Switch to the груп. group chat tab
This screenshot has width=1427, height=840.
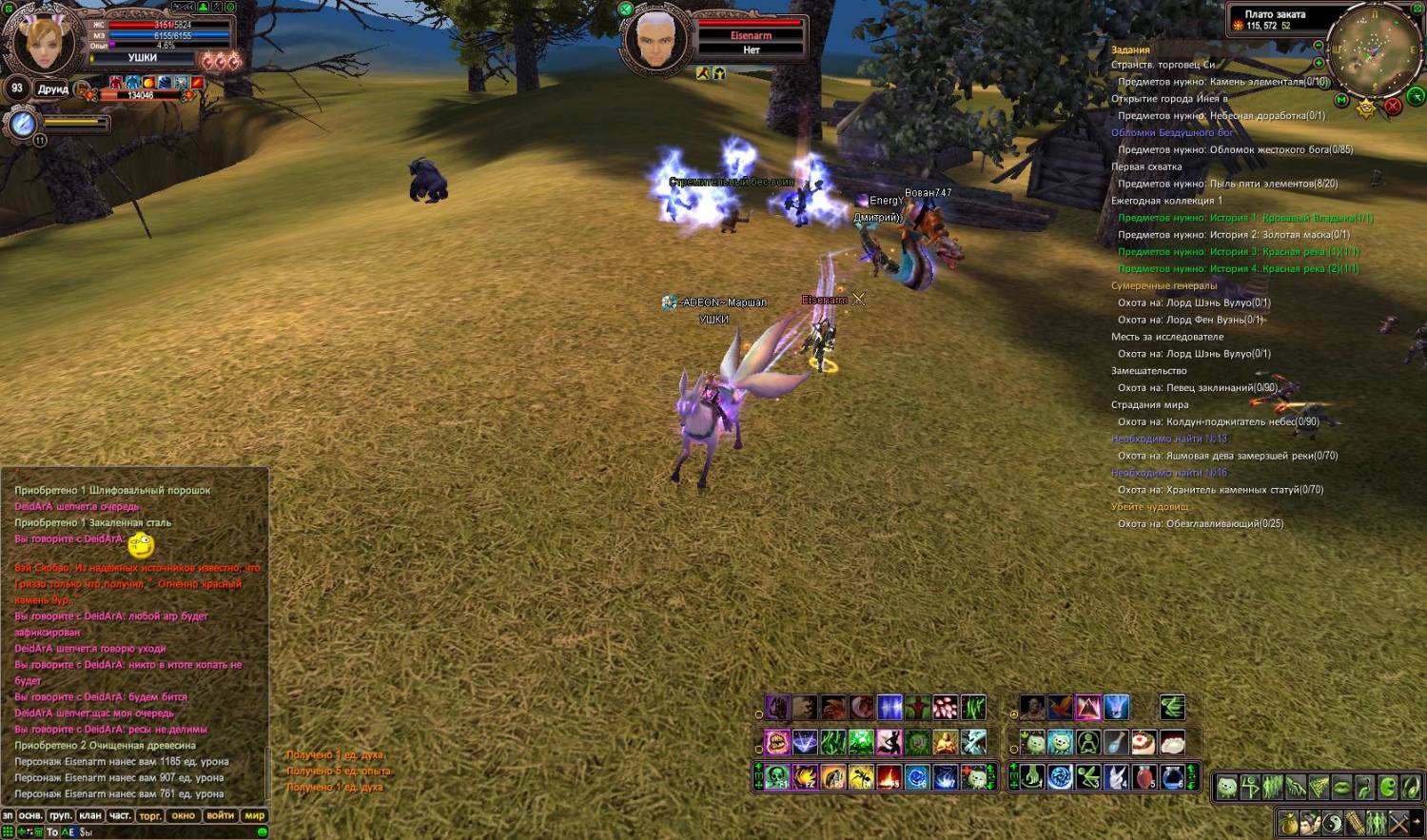[x=61, y=815]
